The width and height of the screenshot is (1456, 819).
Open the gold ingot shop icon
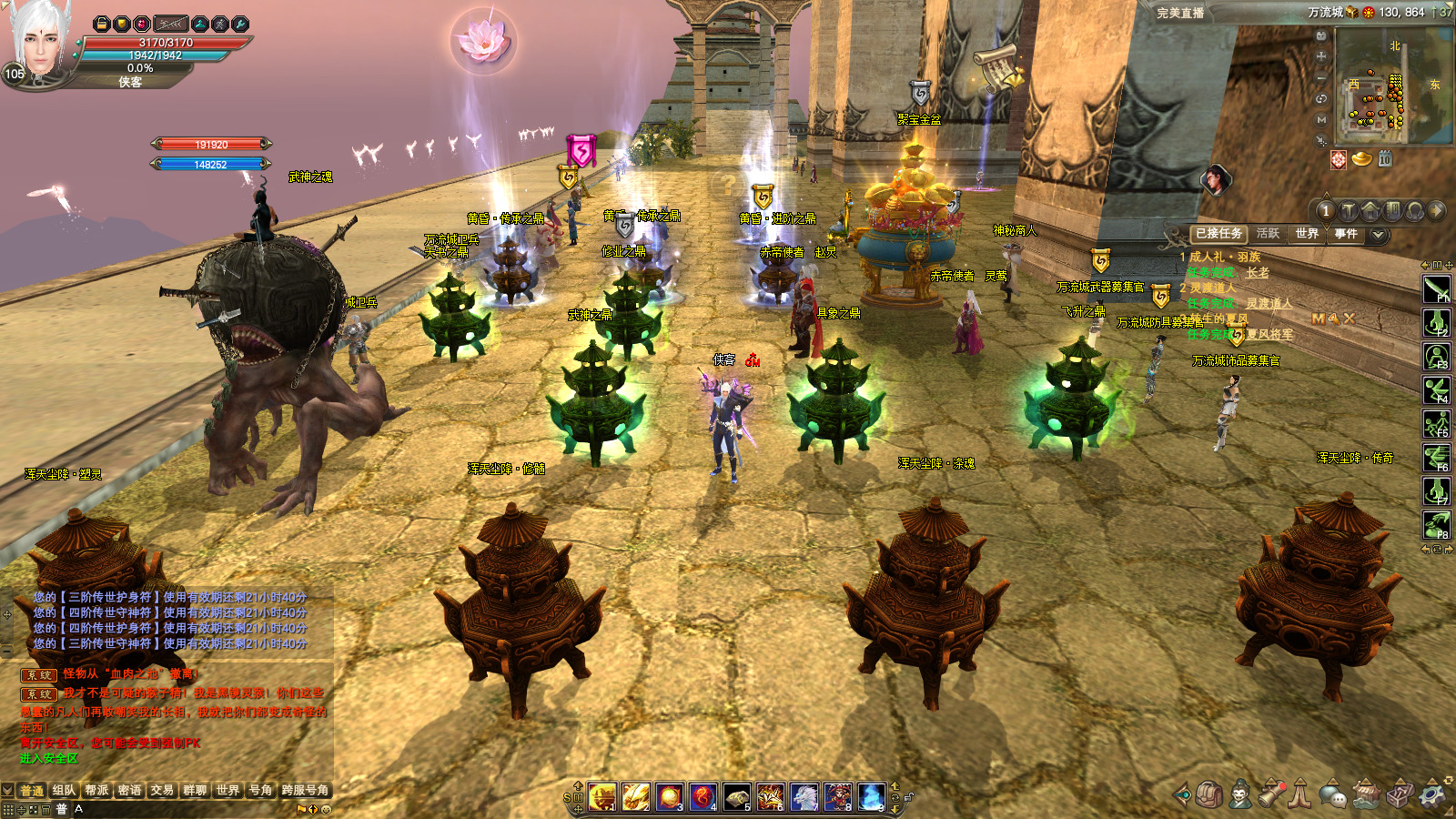click(1361, 159)
